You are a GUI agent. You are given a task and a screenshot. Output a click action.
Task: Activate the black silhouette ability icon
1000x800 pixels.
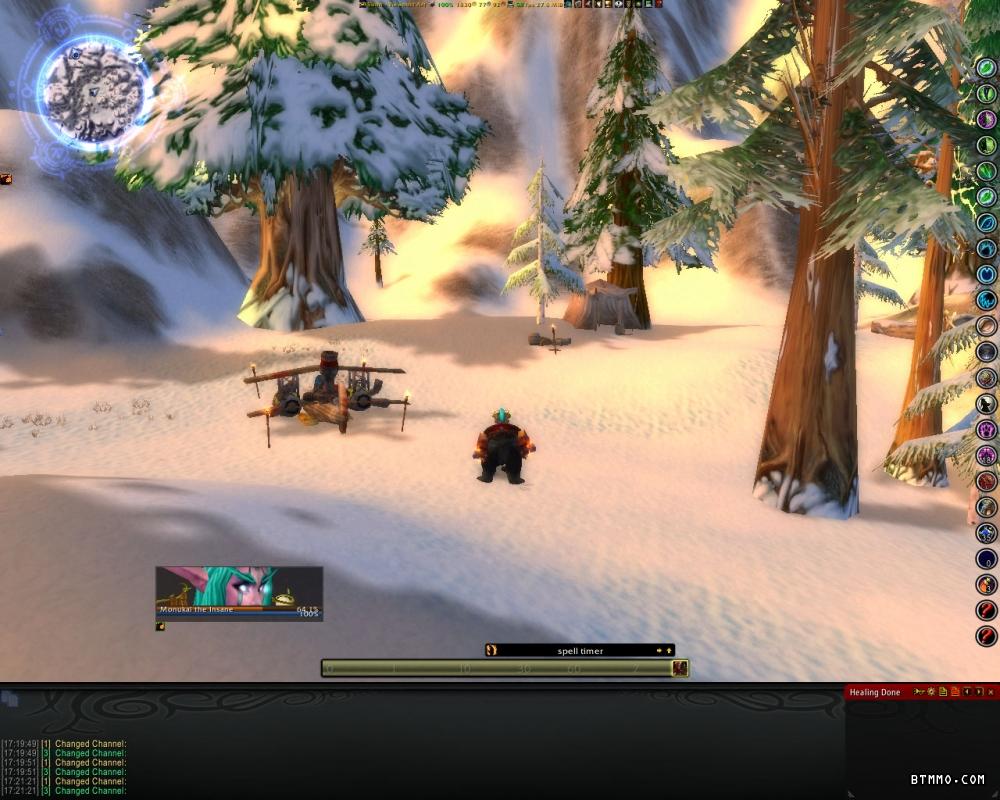(x=987, y=403)
